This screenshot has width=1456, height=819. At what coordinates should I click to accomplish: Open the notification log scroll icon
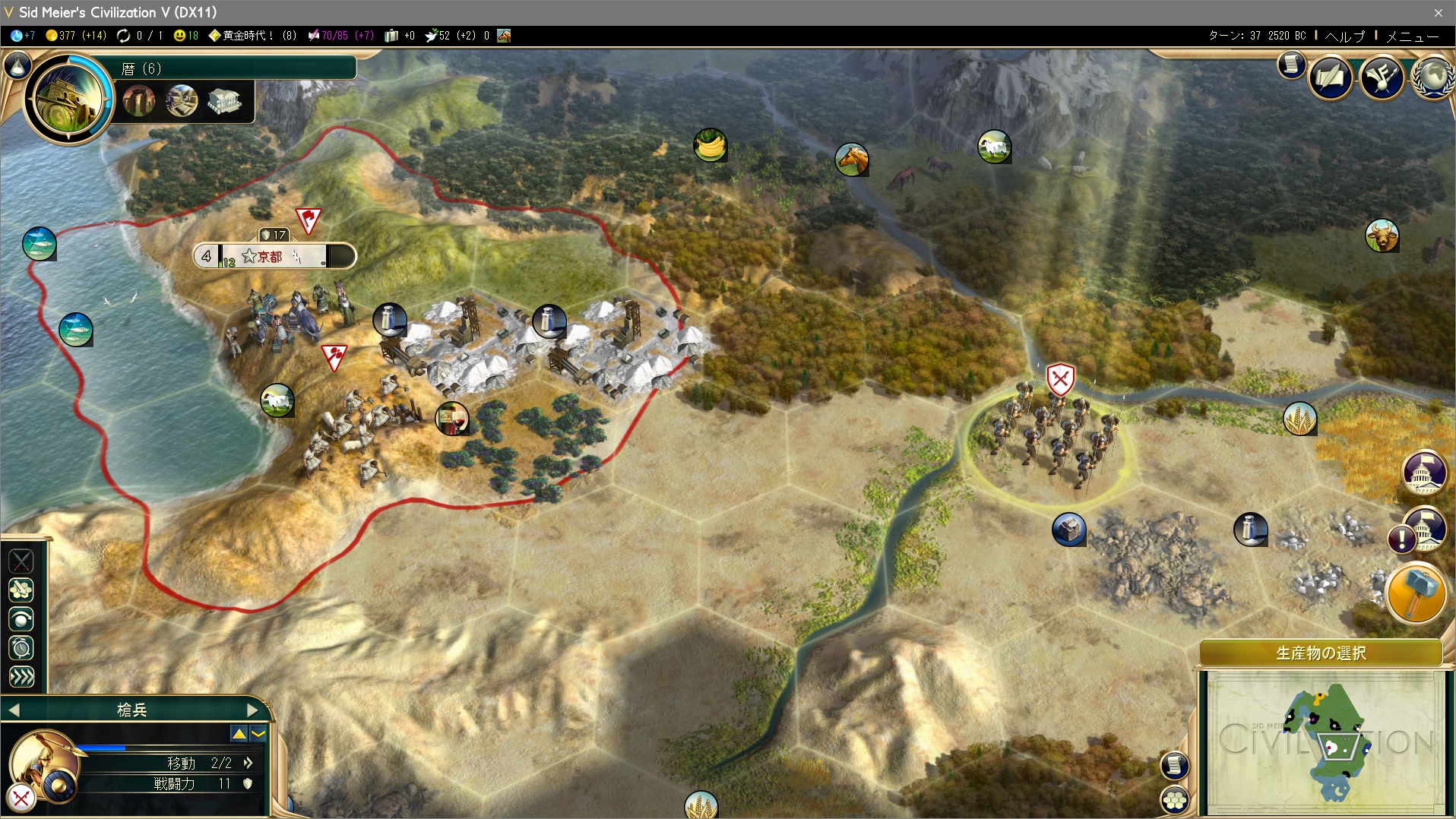click(1290, 65)
